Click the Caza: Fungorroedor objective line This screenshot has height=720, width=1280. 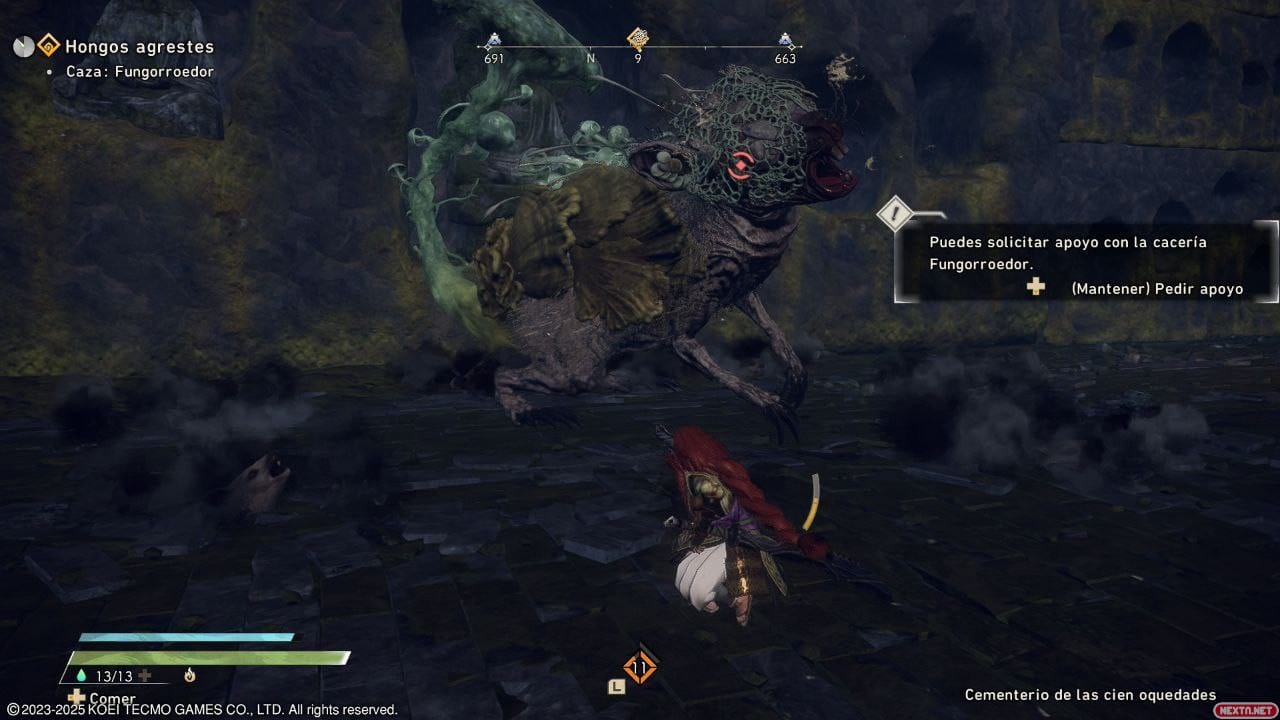click(x=140, y=72)
